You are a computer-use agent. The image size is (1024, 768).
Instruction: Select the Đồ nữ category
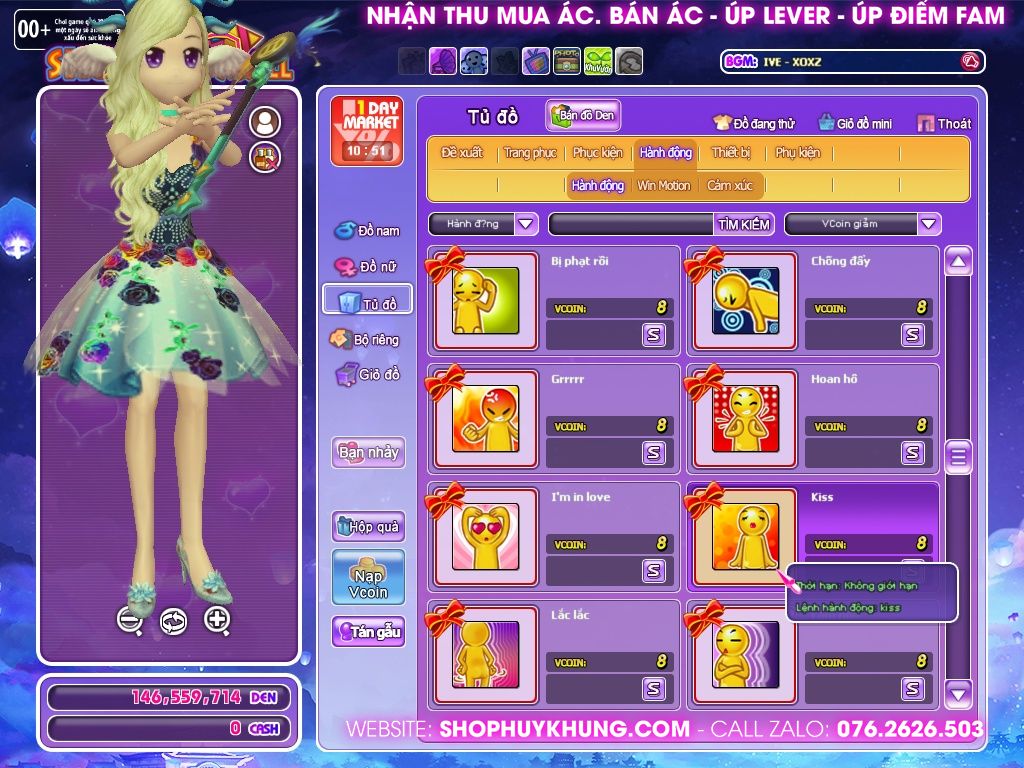[x=367, y=268]
